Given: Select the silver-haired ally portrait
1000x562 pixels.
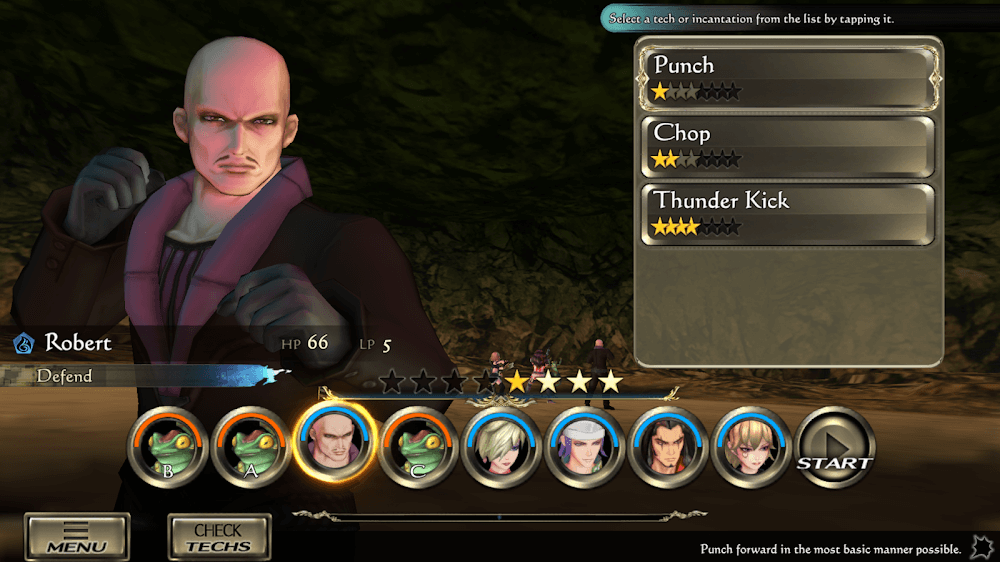Looking at the screenshot, I should coord(501,447).
